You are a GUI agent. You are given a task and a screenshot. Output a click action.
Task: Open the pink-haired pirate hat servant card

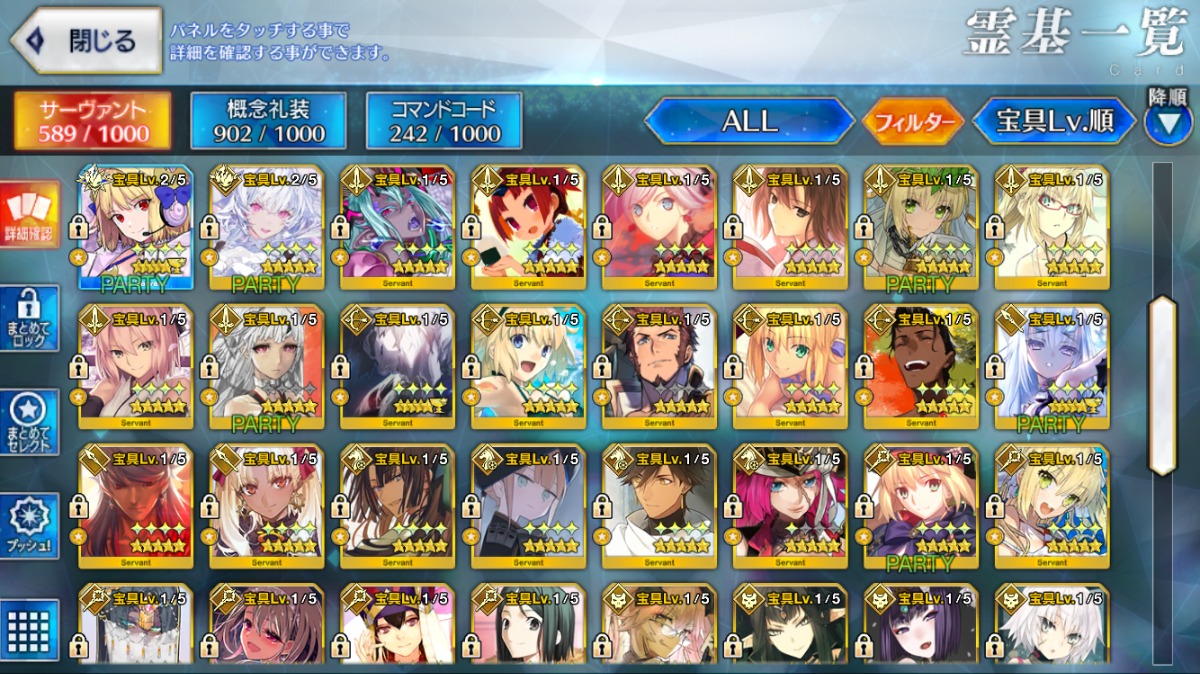click(790, 507)
